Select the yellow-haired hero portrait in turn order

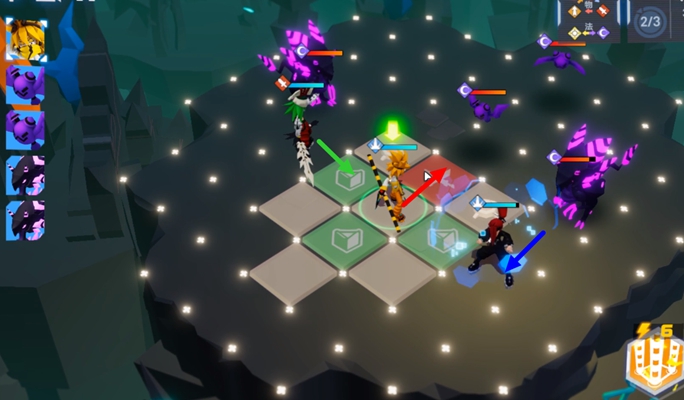coord(26,40)
